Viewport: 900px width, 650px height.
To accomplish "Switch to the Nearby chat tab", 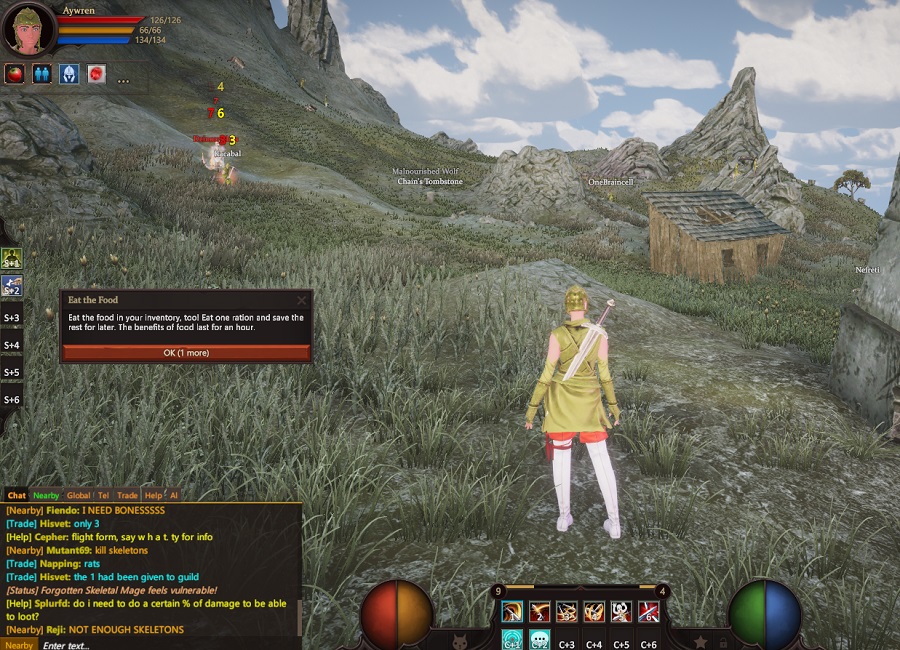I will [46, 495].
